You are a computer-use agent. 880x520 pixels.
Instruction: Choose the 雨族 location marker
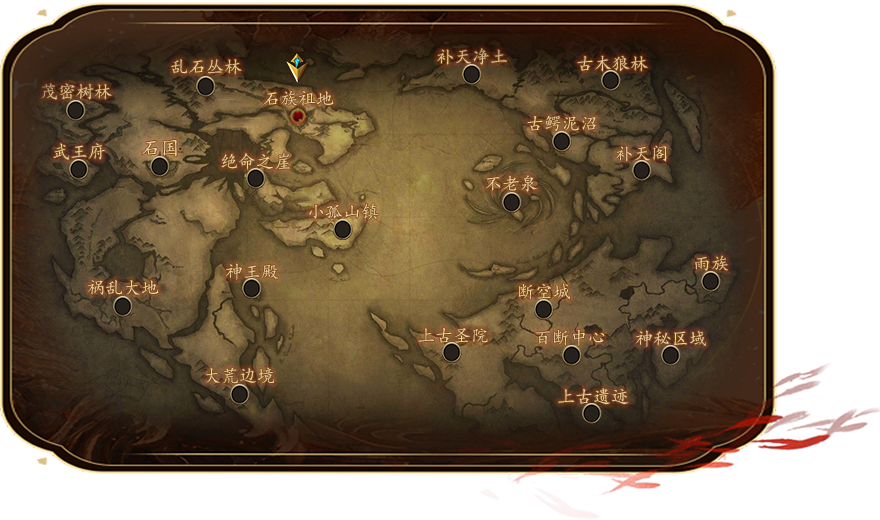tap(711, 282)
